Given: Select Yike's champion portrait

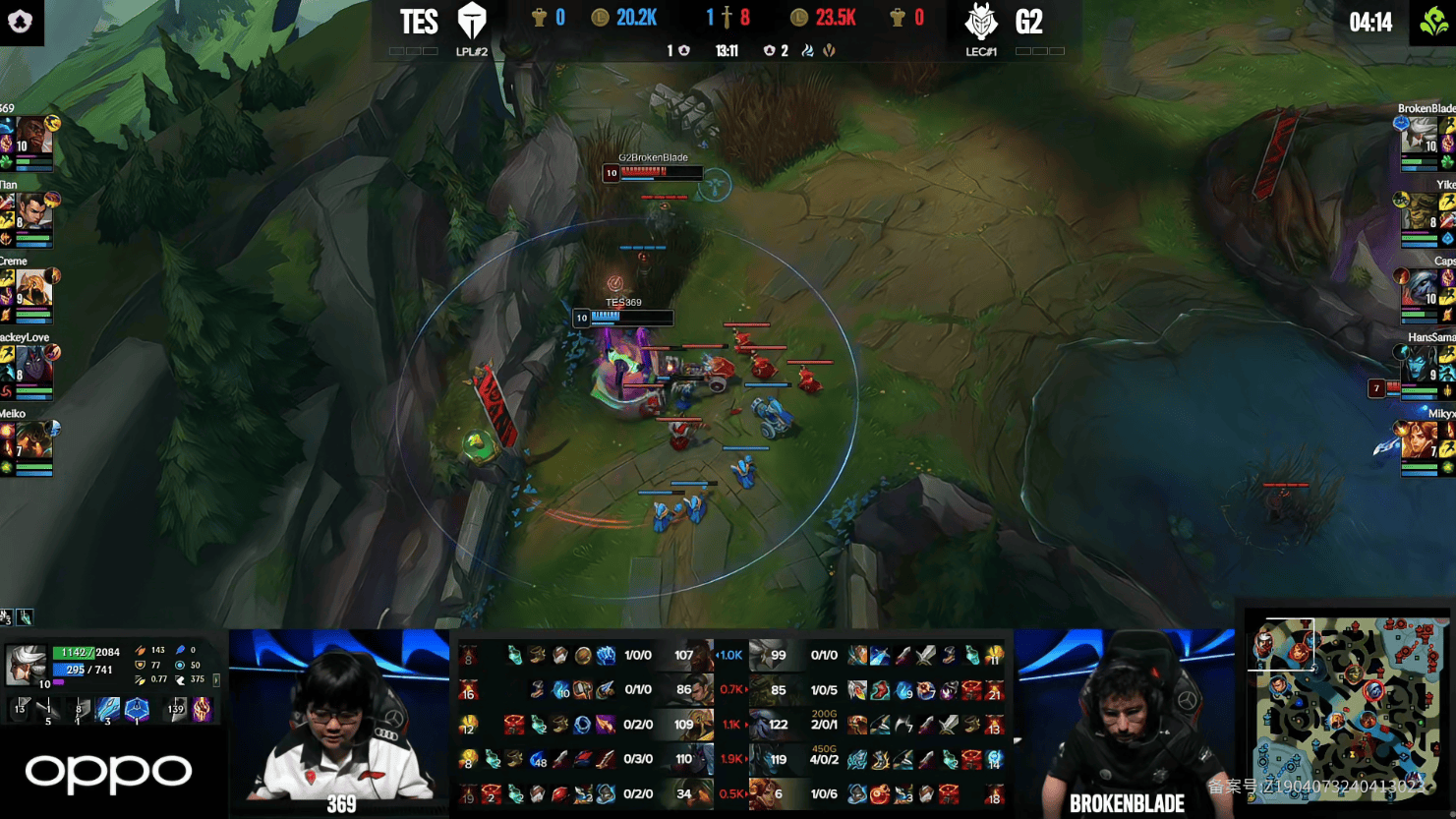Looking at the screenshot, I should (1419, 212).
